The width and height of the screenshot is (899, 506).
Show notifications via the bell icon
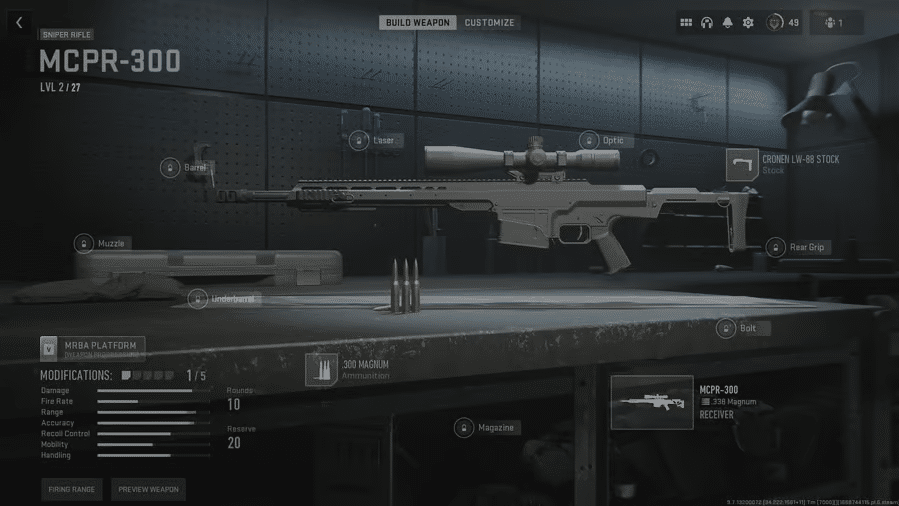727,23
